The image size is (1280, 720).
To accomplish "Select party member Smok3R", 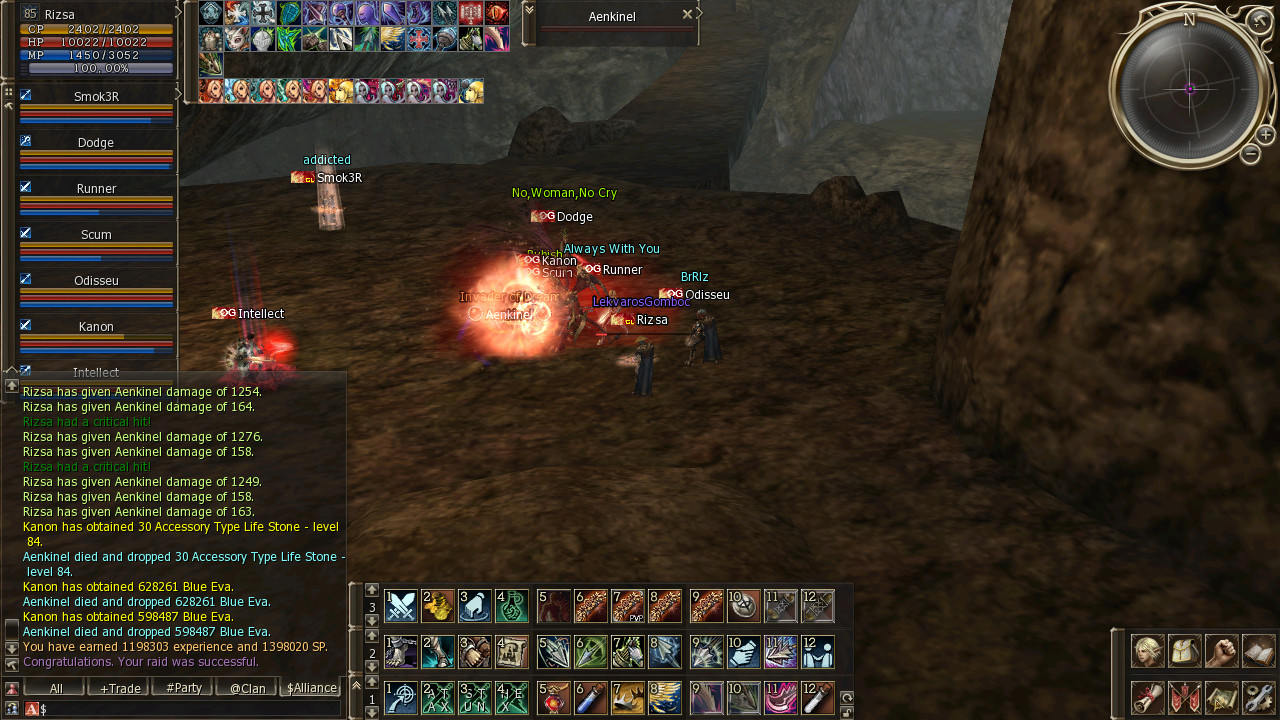I will click(x=96, y=97).
